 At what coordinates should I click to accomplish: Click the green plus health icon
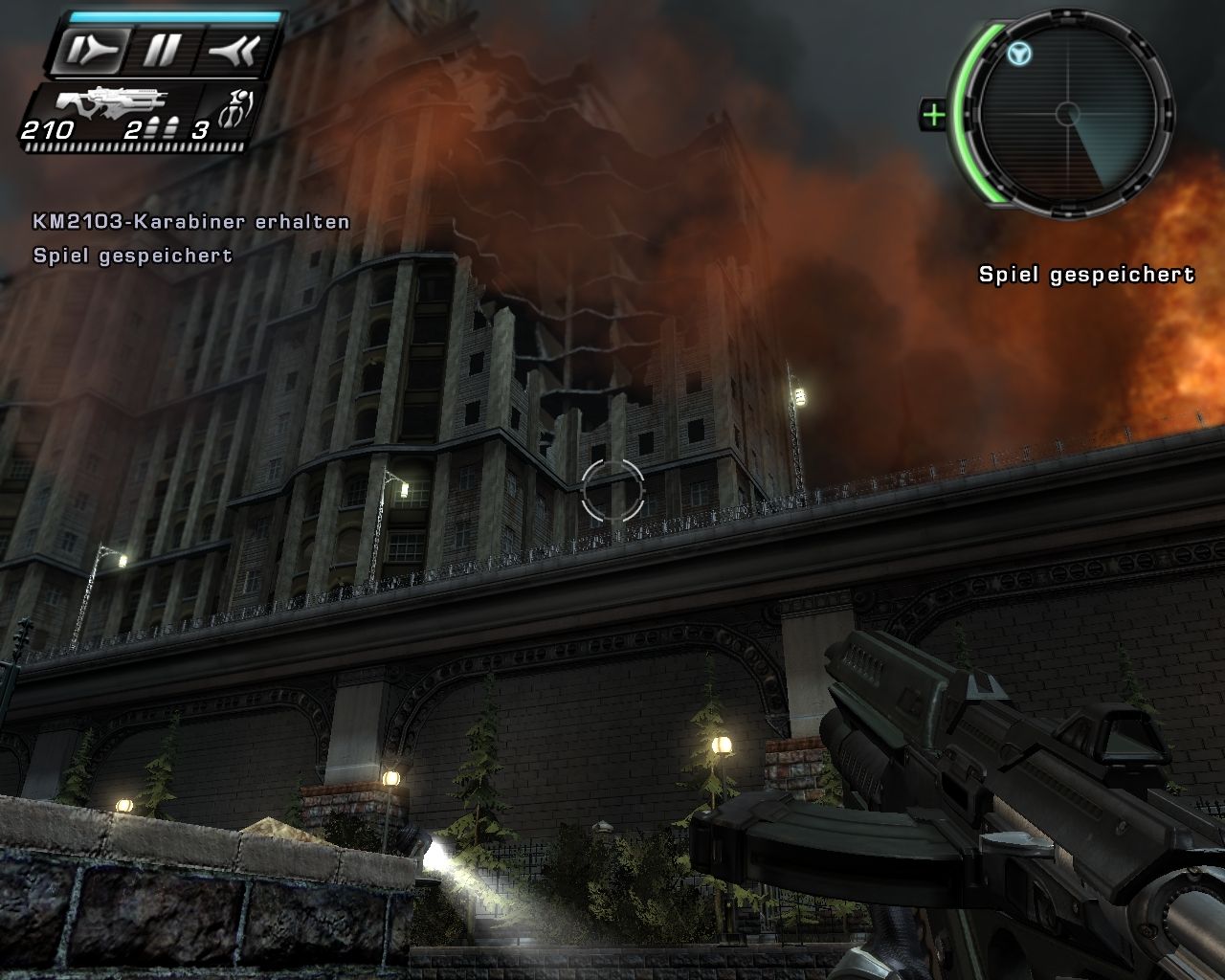click(x=933, y=116)
